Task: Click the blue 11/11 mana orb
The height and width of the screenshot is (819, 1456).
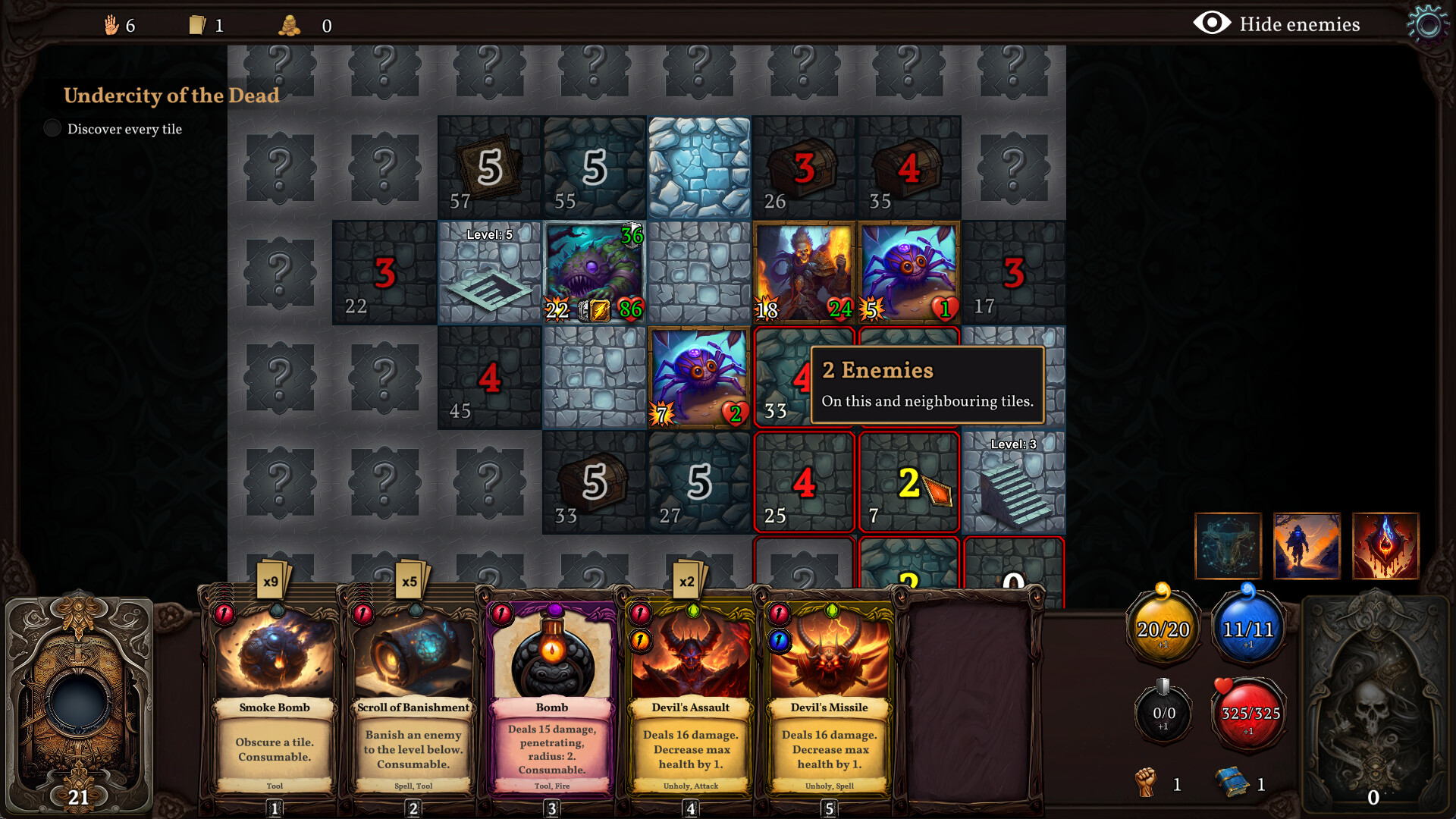Action: click(x=1247, y=628)
